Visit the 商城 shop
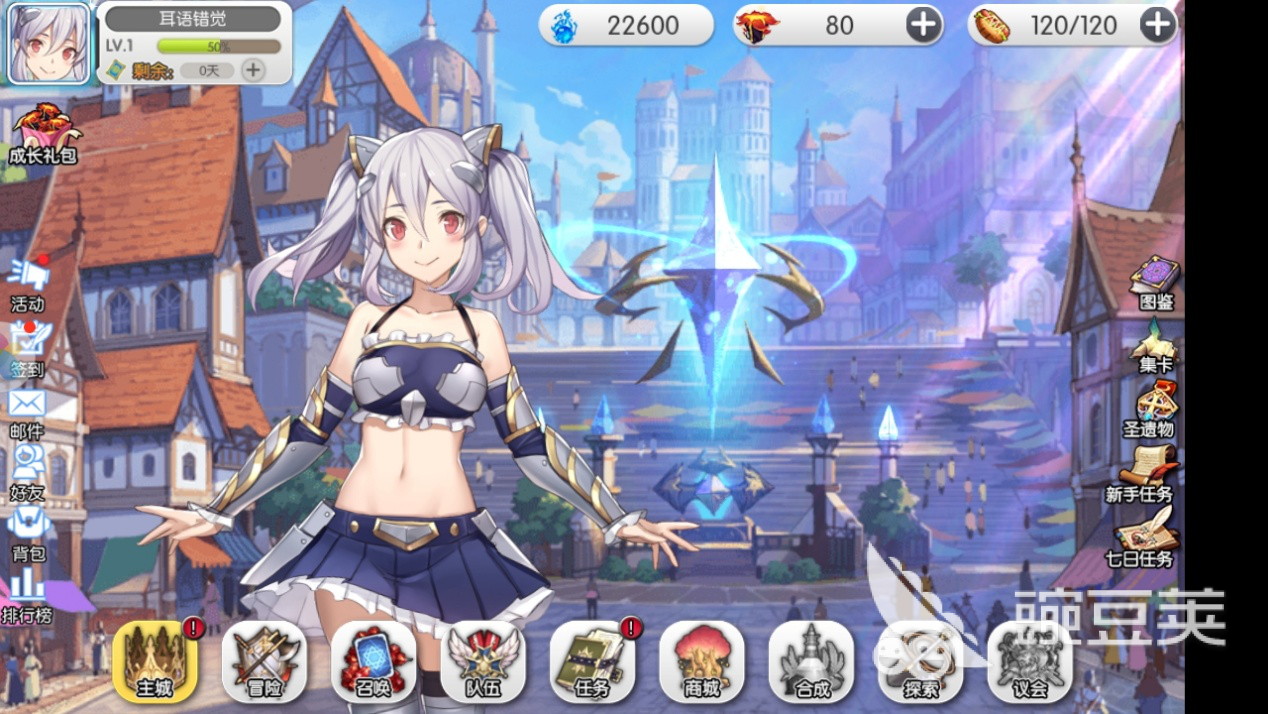The height and width of the screenshot is (714, 1268). 702,661
